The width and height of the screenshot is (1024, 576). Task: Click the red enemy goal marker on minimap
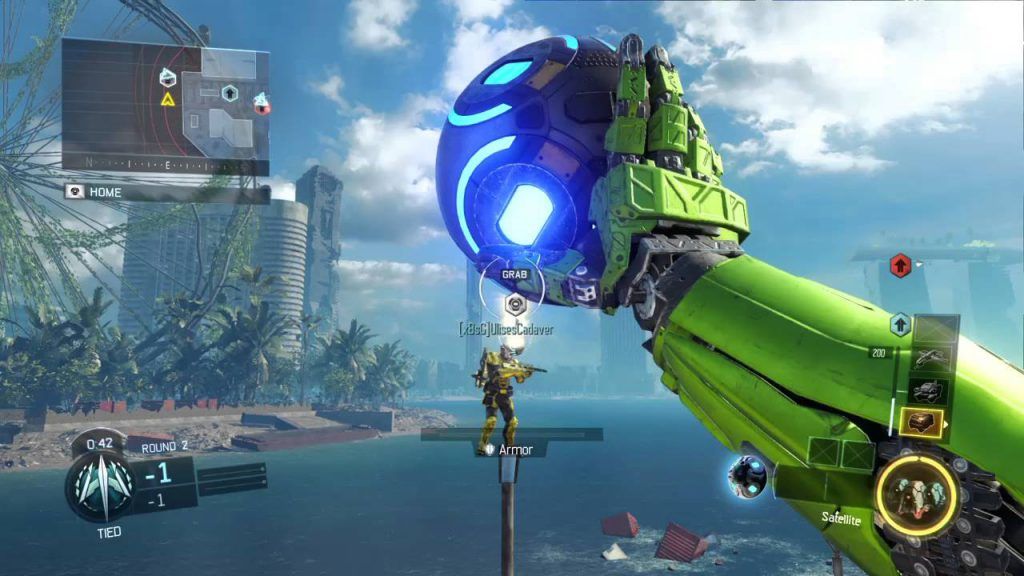point(261,101)
